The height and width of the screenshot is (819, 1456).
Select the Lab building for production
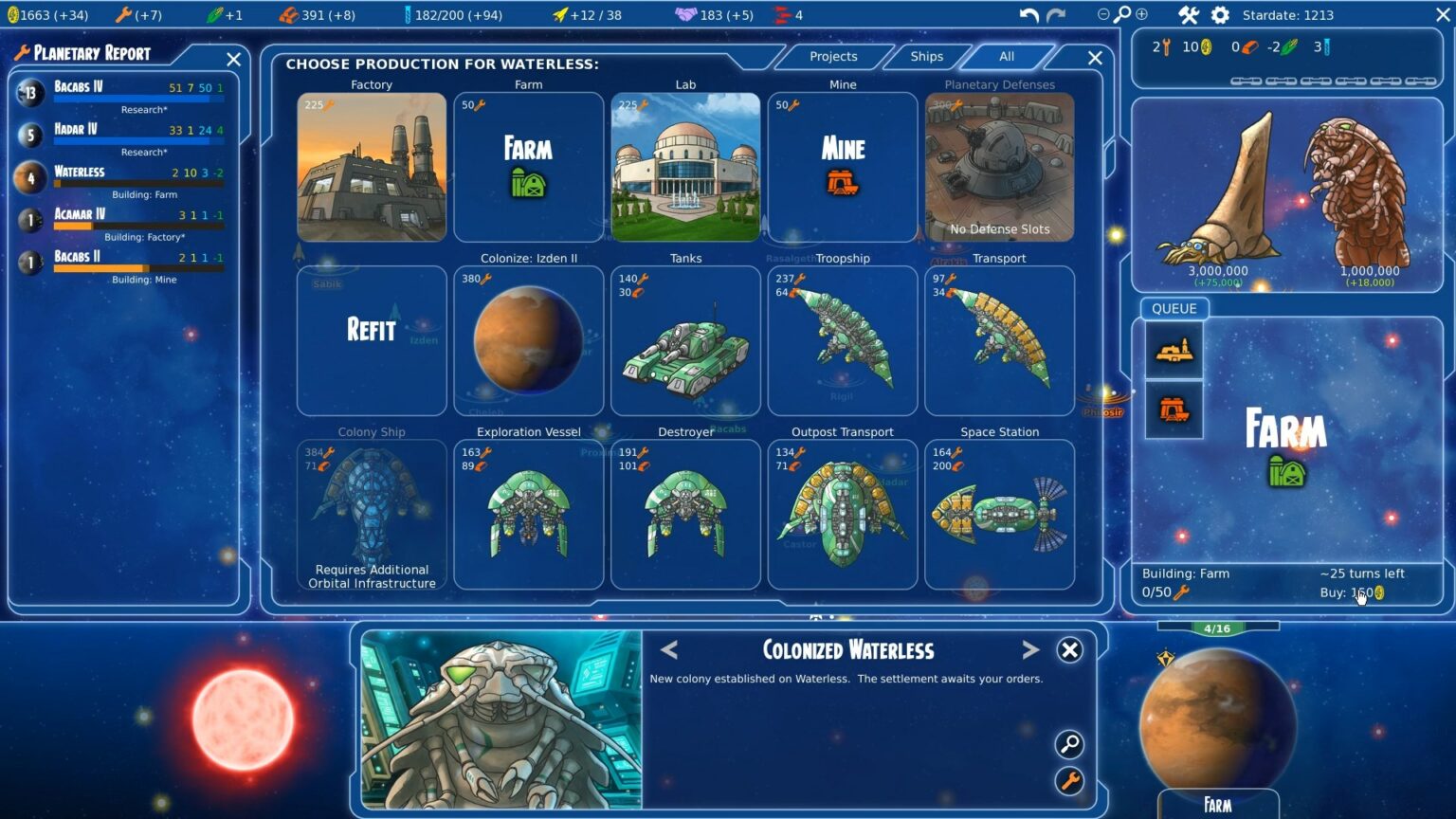(x=685, y=167)
